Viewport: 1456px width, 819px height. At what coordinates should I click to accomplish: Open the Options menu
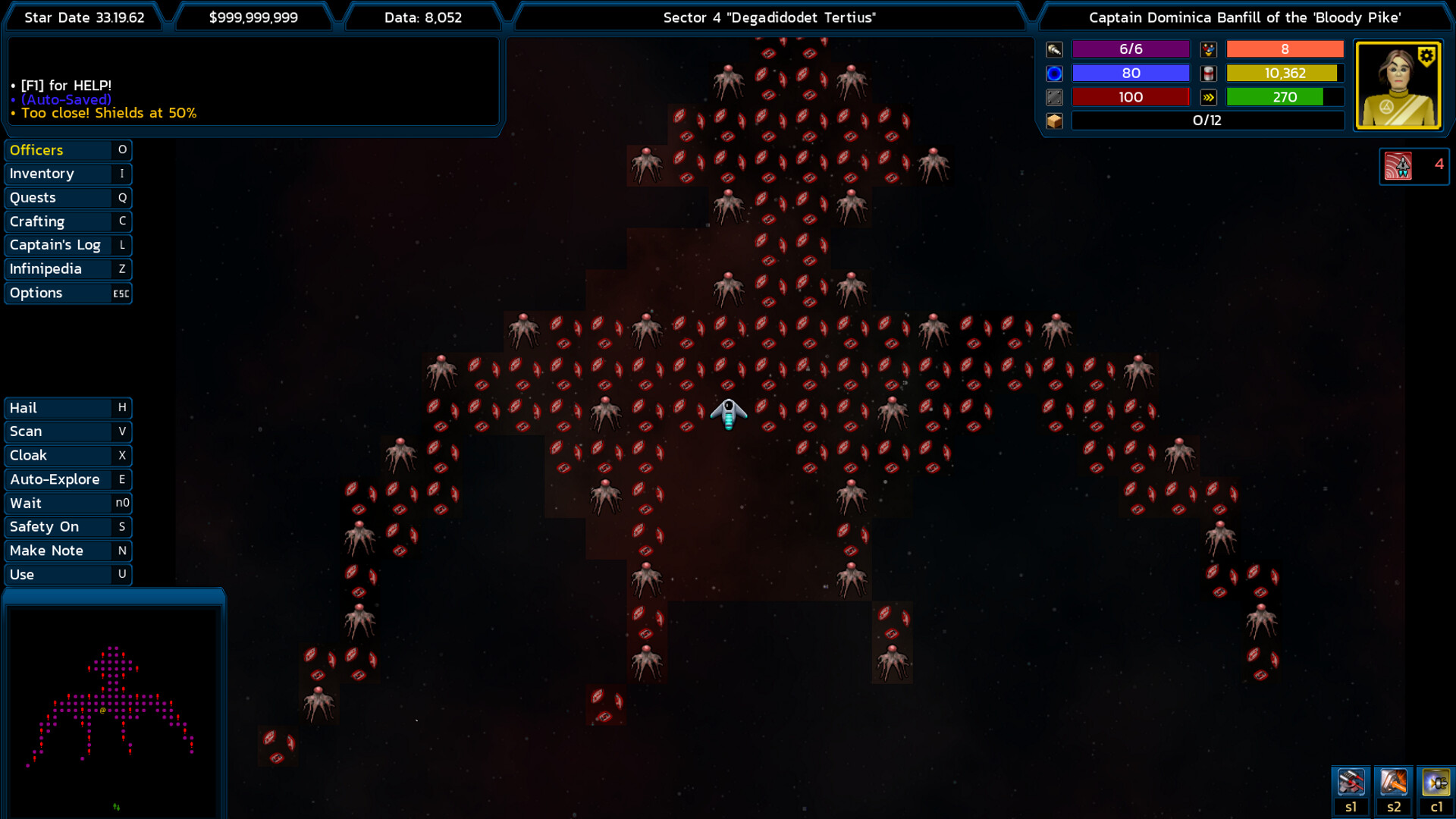click(67, 293)
